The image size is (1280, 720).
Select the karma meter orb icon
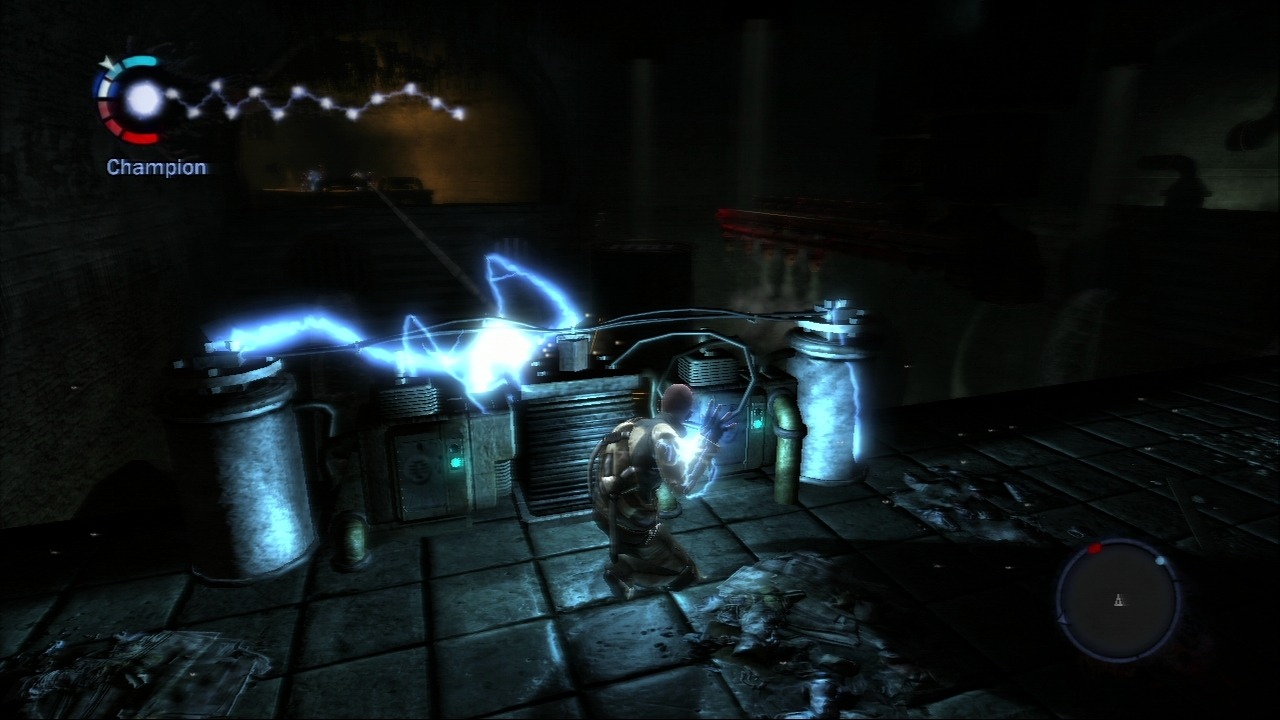coord(143,98)
